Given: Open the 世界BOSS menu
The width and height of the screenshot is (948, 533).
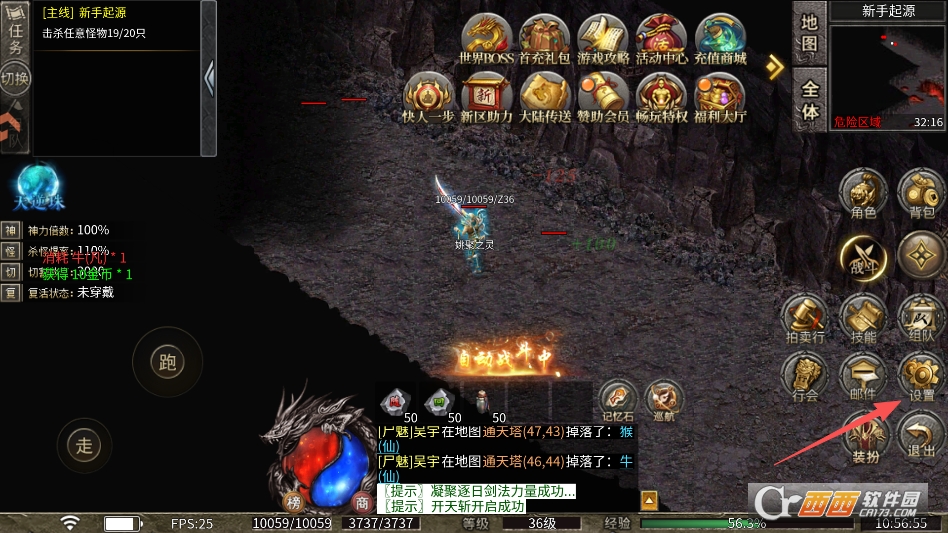Looking at the screenshot, I should pos(487,40).
